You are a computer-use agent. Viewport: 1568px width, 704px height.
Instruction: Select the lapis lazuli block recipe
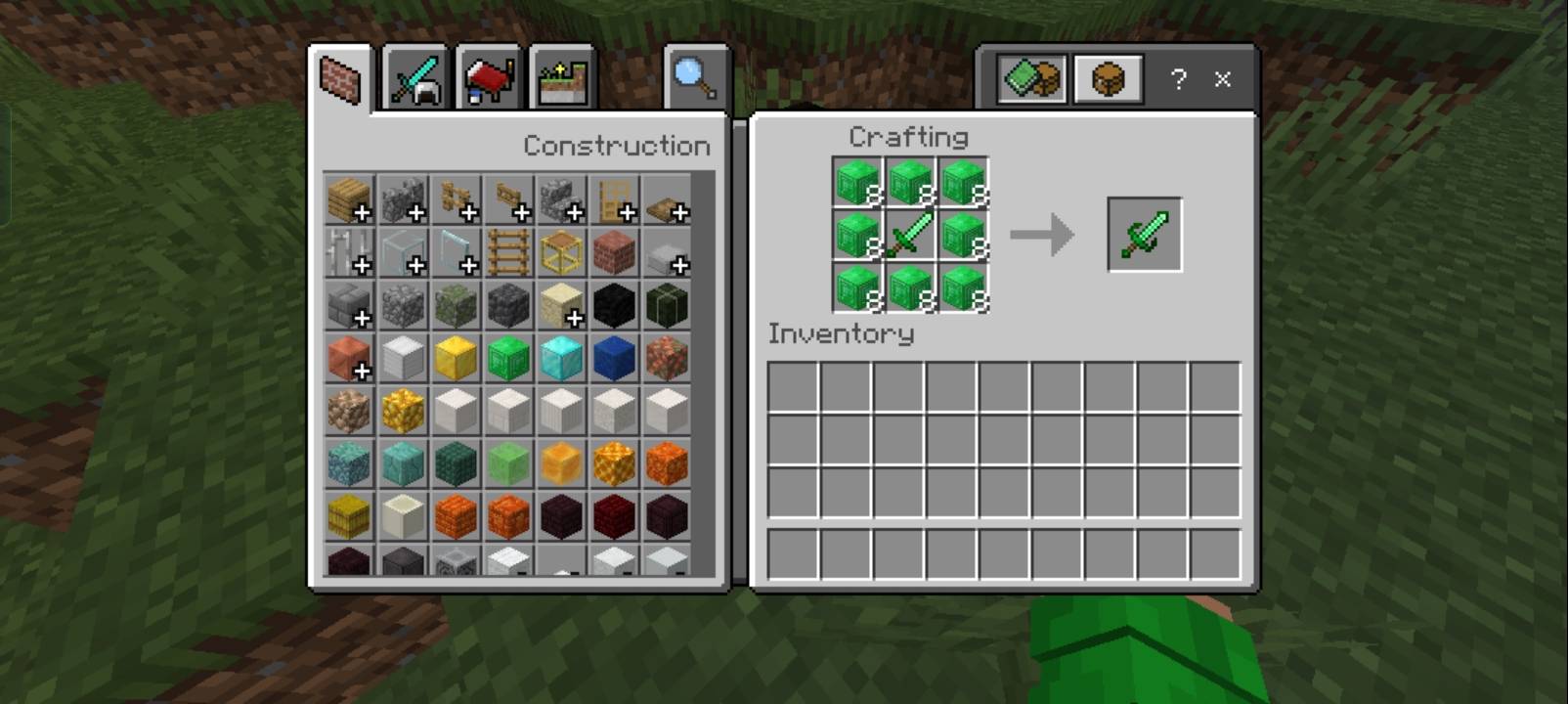pos(614,358)
